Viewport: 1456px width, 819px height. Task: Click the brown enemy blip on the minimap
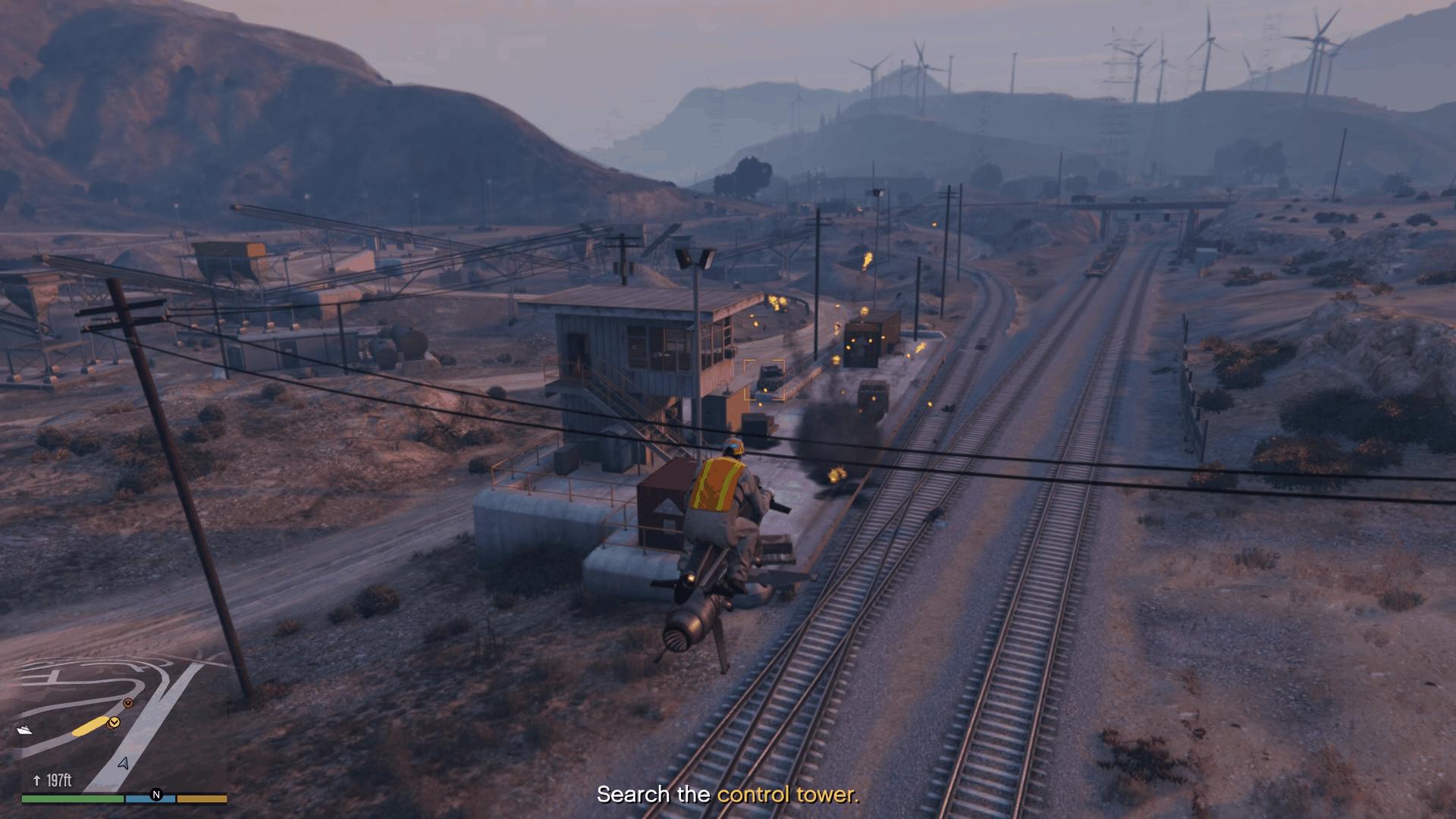click(x=127, y=703)
